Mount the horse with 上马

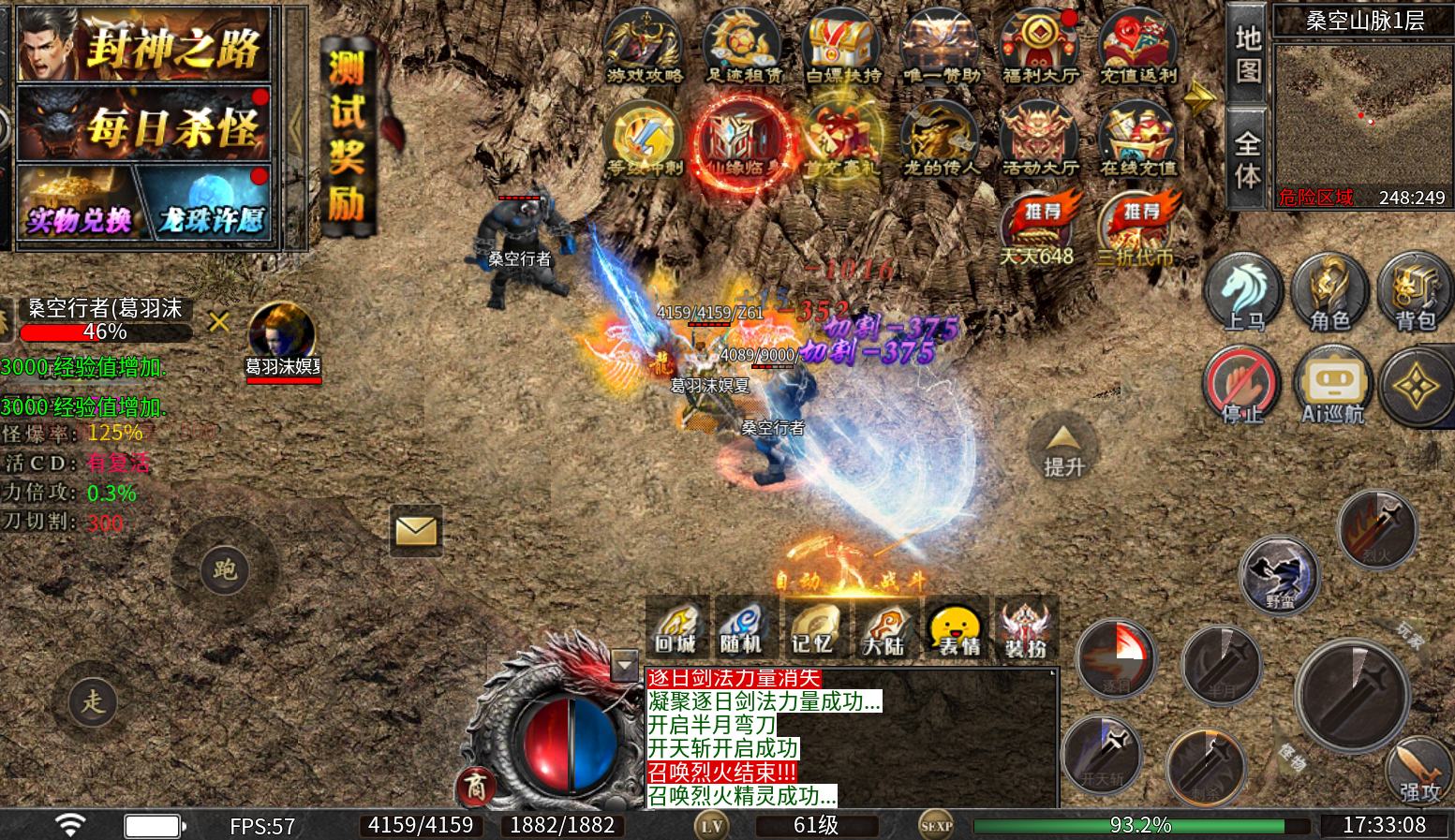(x=1243, y=292)
